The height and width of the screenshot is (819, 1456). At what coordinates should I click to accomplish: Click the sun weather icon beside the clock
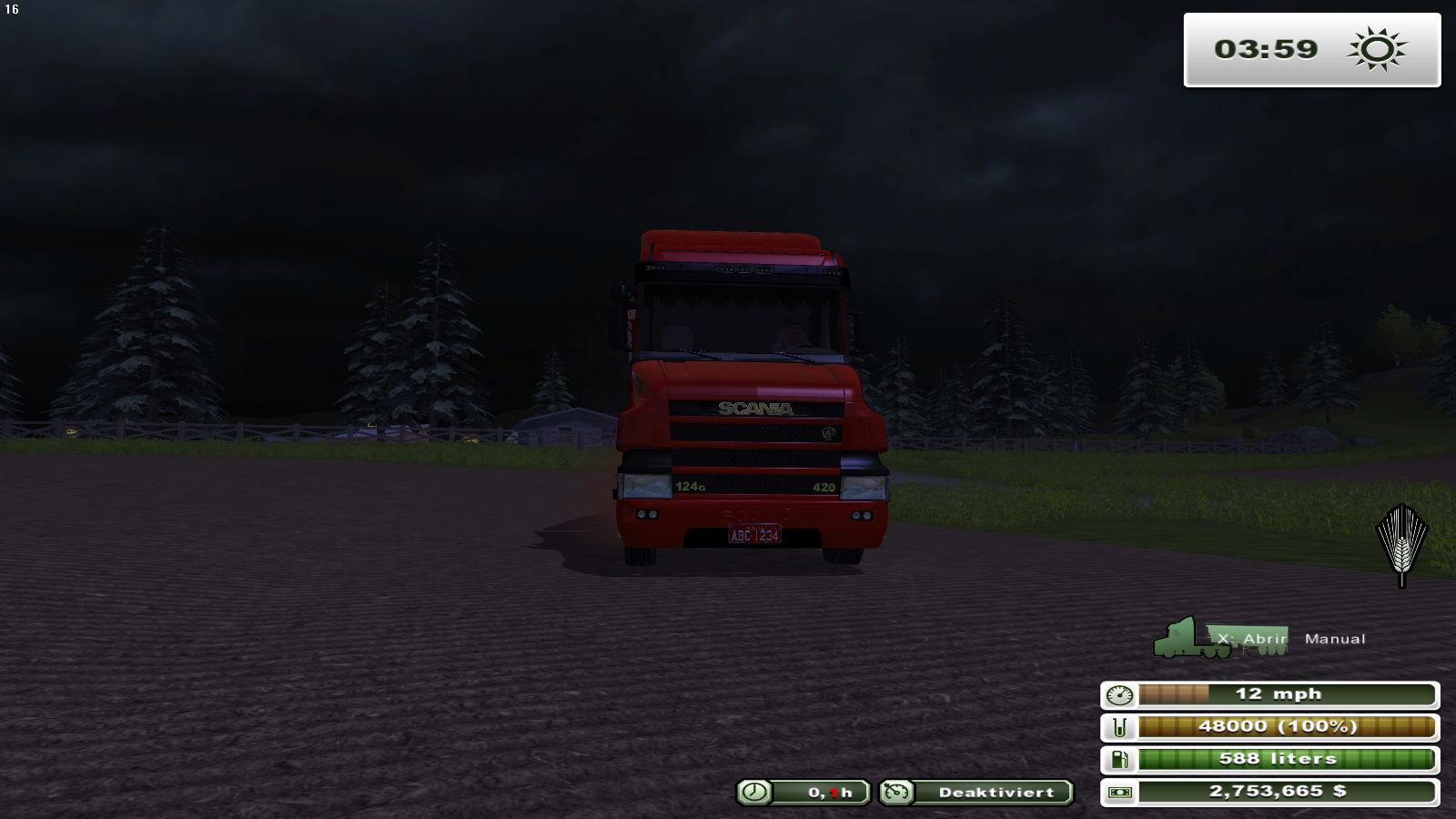(x=1377, y=50)
